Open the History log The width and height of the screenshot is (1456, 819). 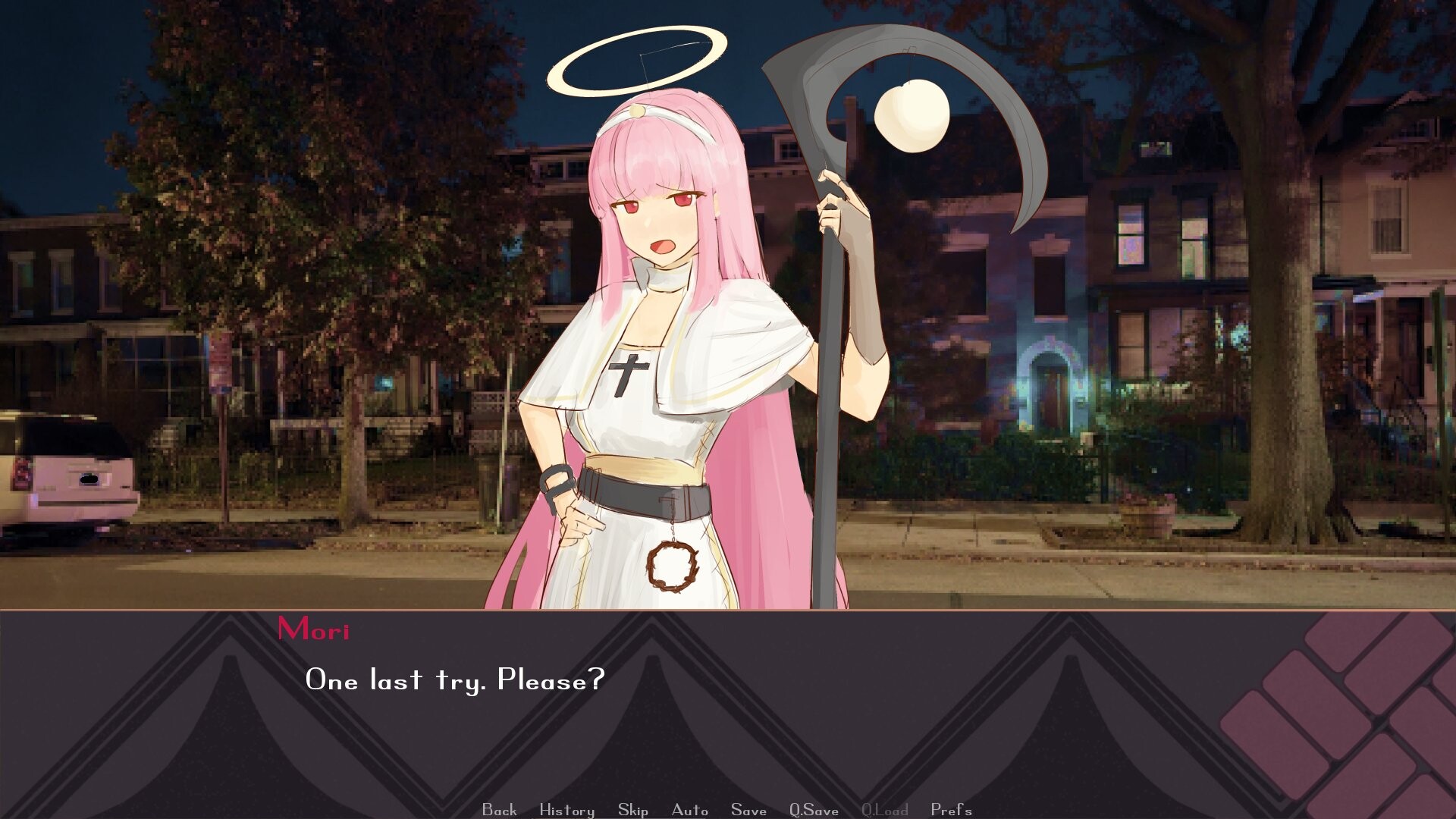click(566, 809)
